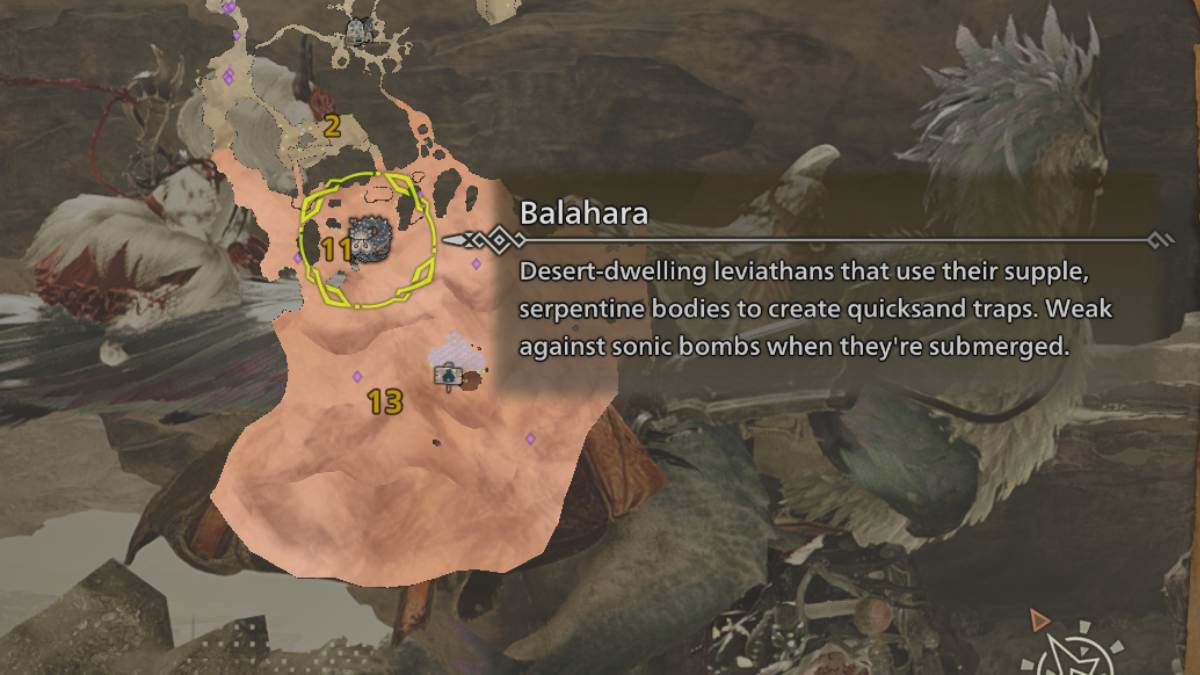This screenshot has height=675, width=1200.
Task: Click the blue camp signpost marker
Action: pyautogui.click(x=448, y=375)
